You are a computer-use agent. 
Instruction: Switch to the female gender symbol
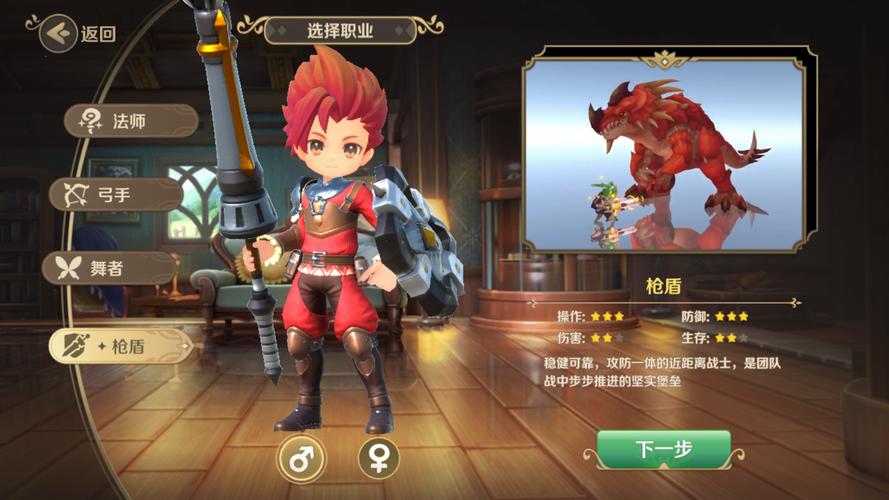(378, 458)
